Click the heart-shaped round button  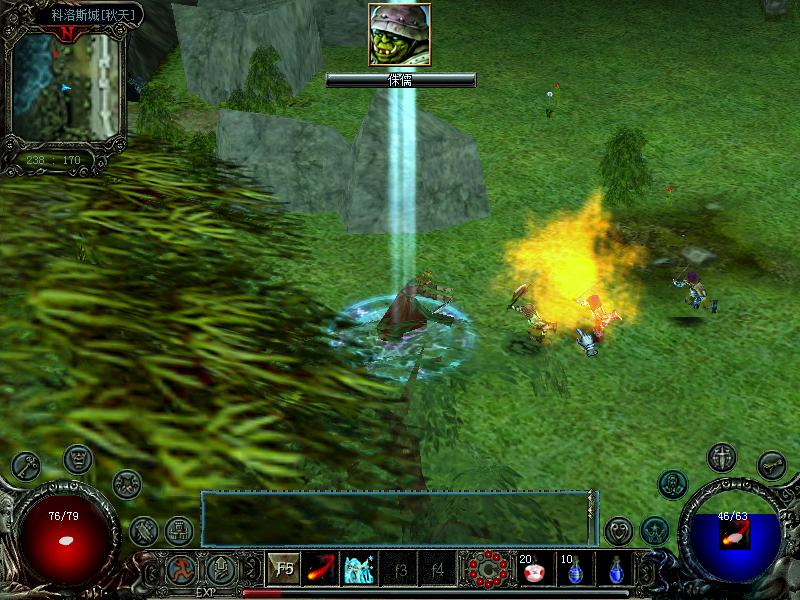619,529
